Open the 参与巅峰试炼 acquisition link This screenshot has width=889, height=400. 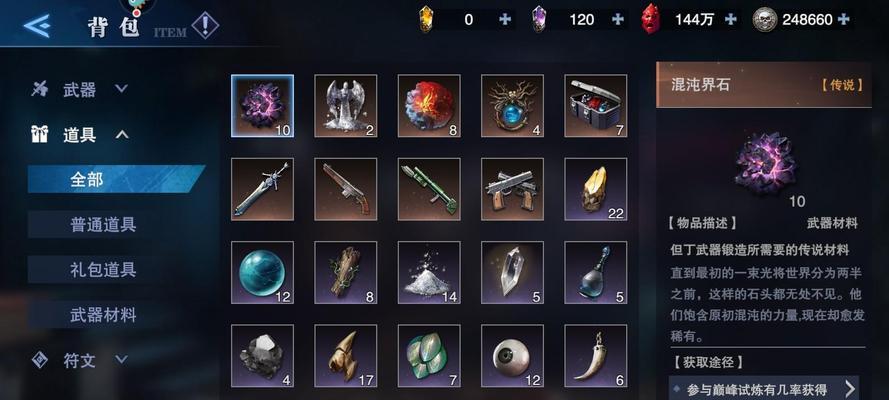pyautogui.click(x=765, y=387)
